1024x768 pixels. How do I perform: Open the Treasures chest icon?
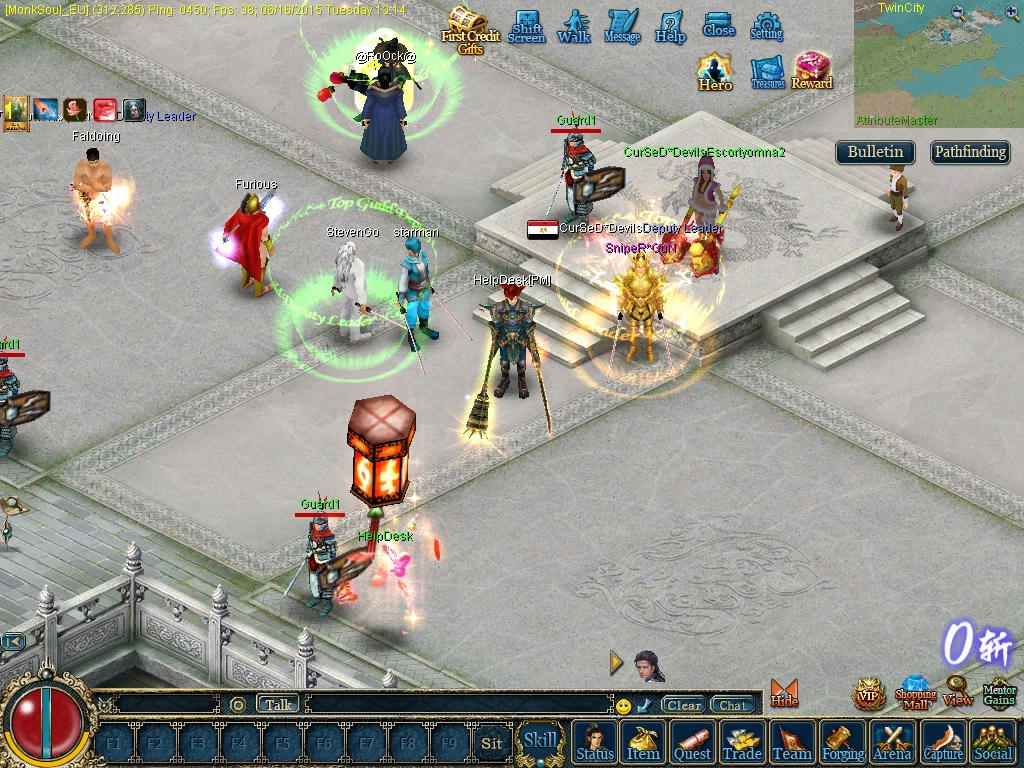click(x=768, y=72)
